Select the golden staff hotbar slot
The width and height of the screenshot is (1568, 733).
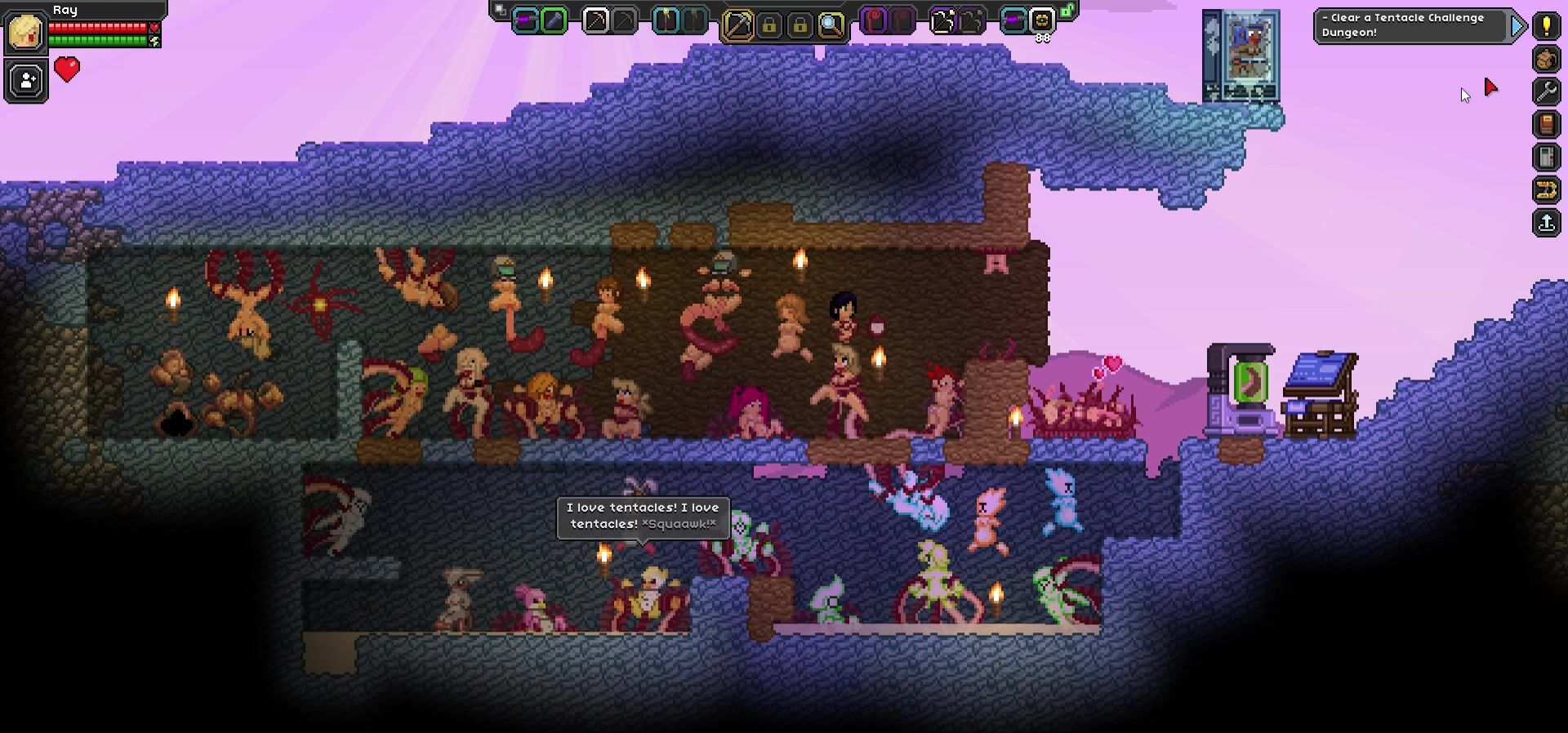(x=666, y=21)
